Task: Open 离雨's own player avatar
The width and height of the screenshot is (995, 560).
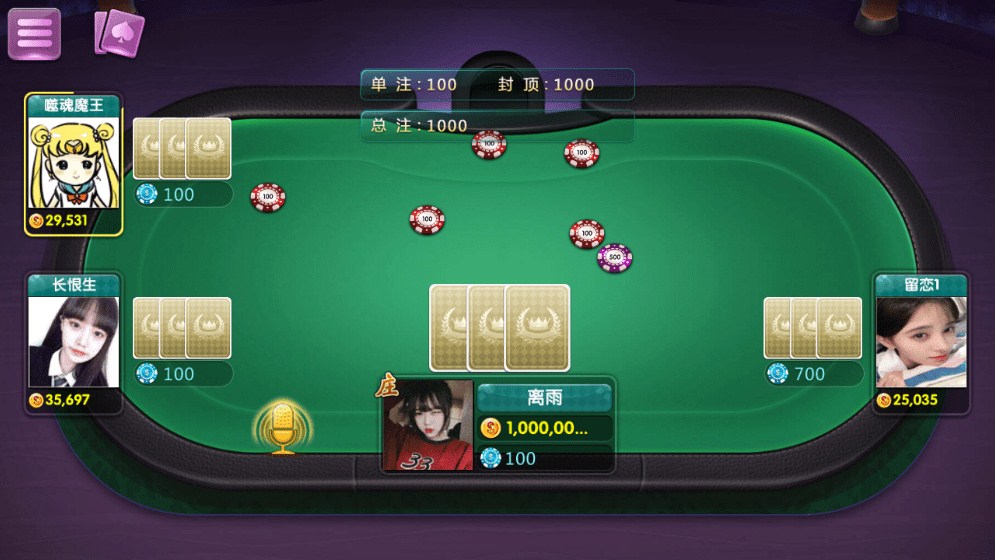Action: coord(428,425)
